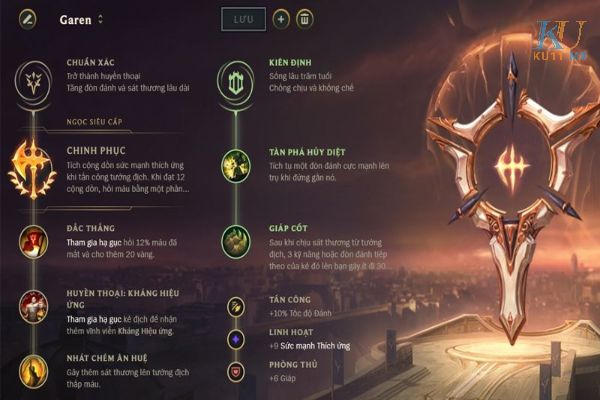Add a new rune page
Image resolution: width=600 pixels, height=400 pixels.
point(281,19)
